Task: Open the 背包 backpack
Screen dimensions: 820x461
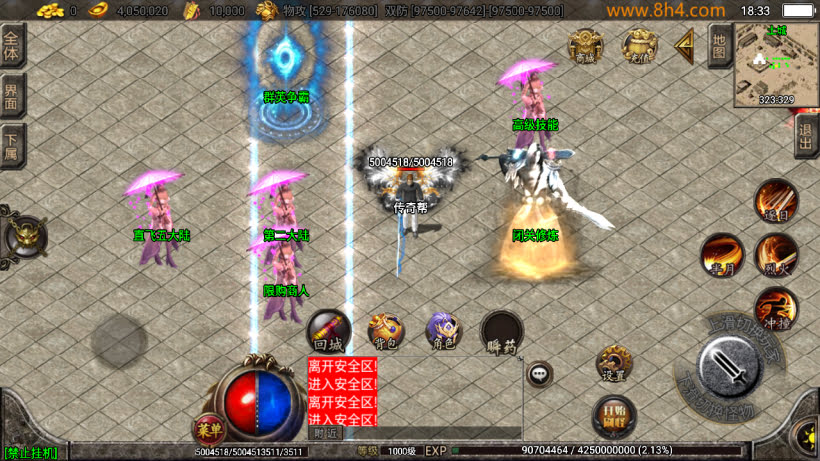Action: (x=385, y=331)
